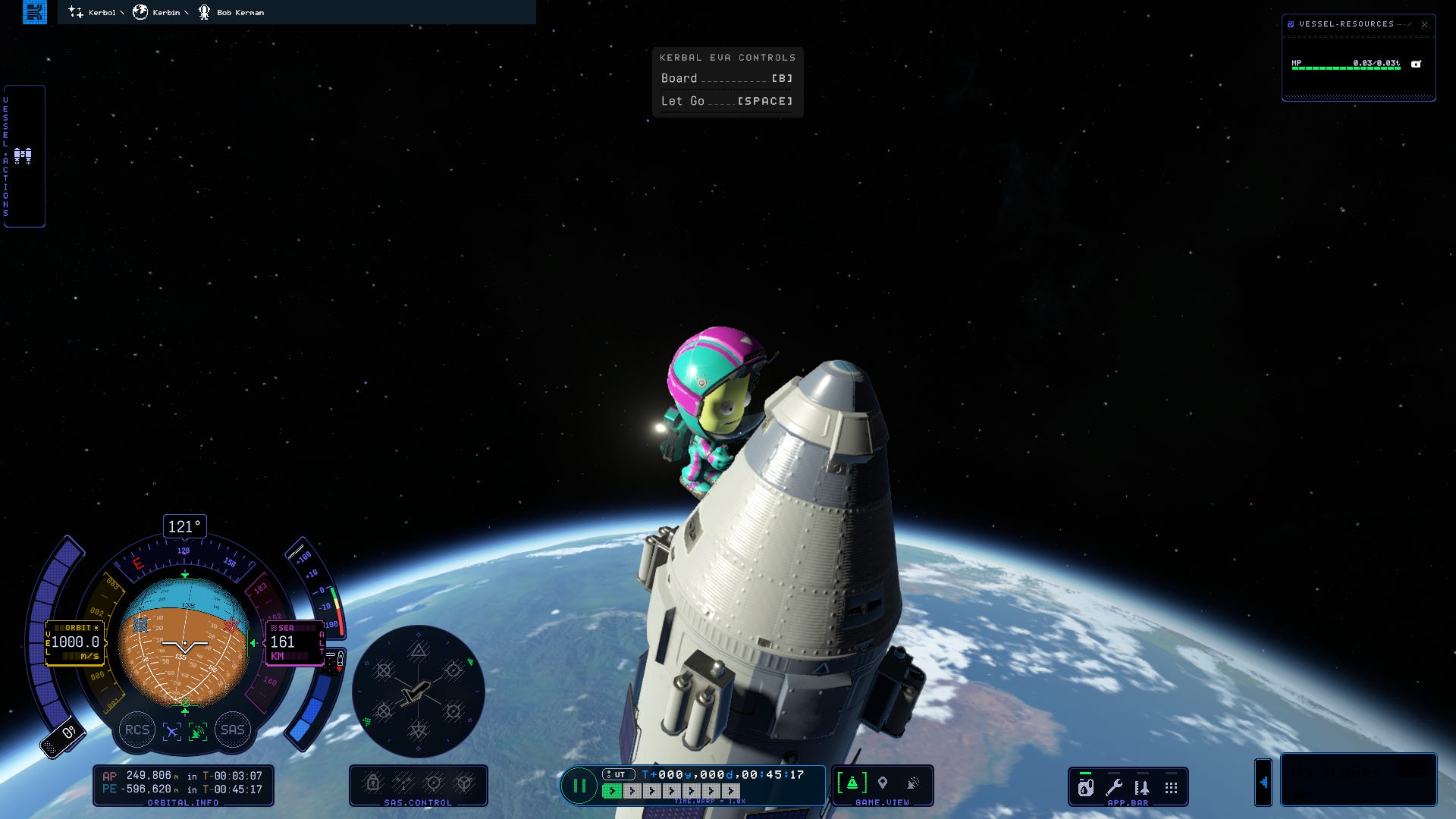This screenshot has height=819, width=1456.
Task: Click Board in the KERBAL EVA CONTROLS panel
Action: (x=726, y=78)
